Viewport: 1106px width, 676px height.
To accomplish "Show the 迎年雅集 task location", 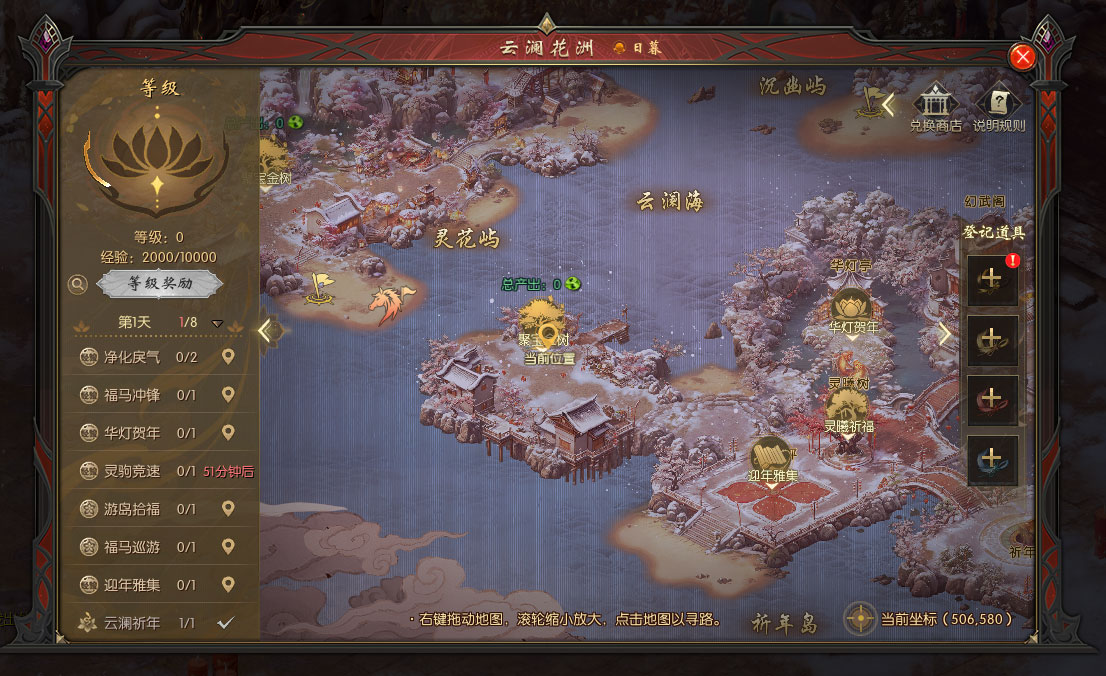I will (x=228, y=585).
